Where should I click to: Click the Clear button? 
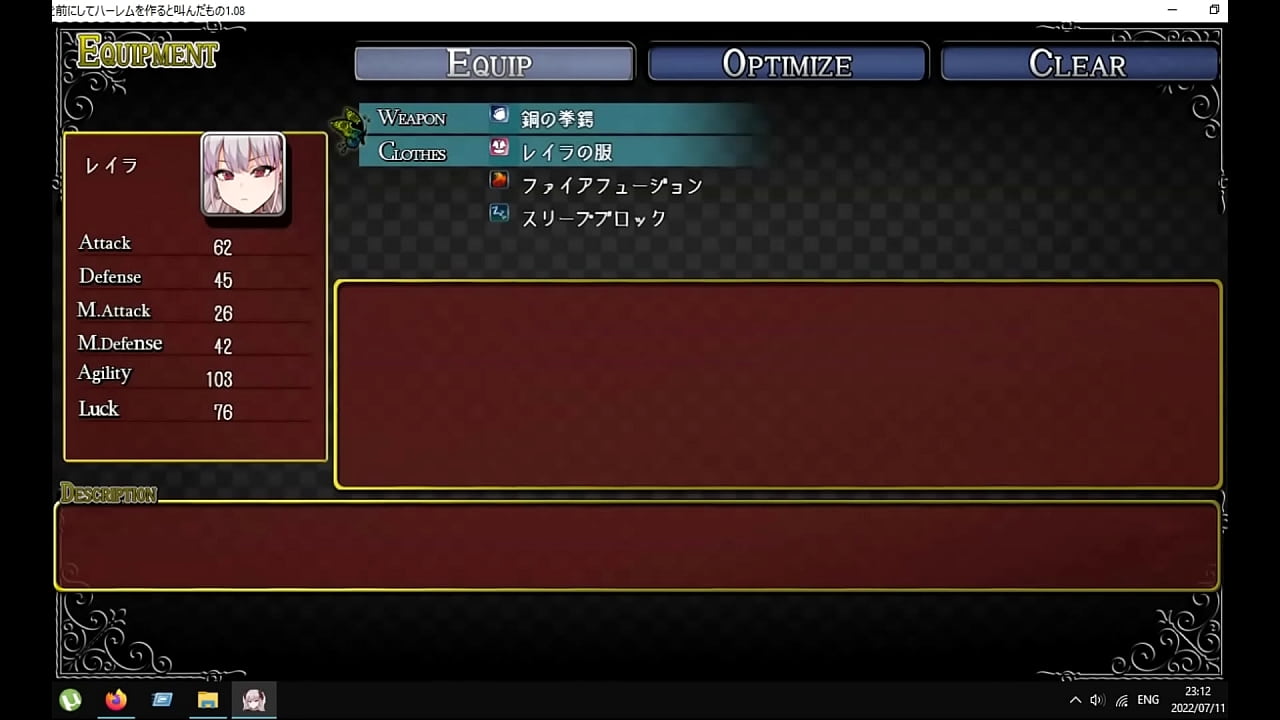point(1079,62)
